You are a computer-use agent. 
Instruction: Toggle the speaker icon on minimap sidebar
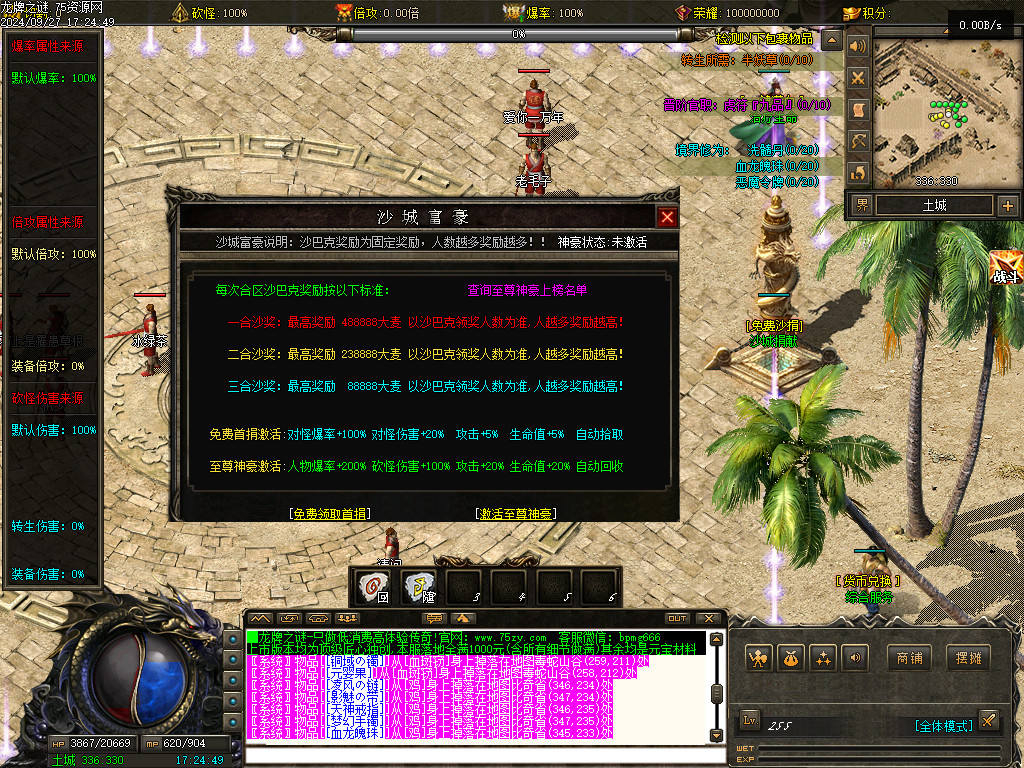(x=857, y=46)
